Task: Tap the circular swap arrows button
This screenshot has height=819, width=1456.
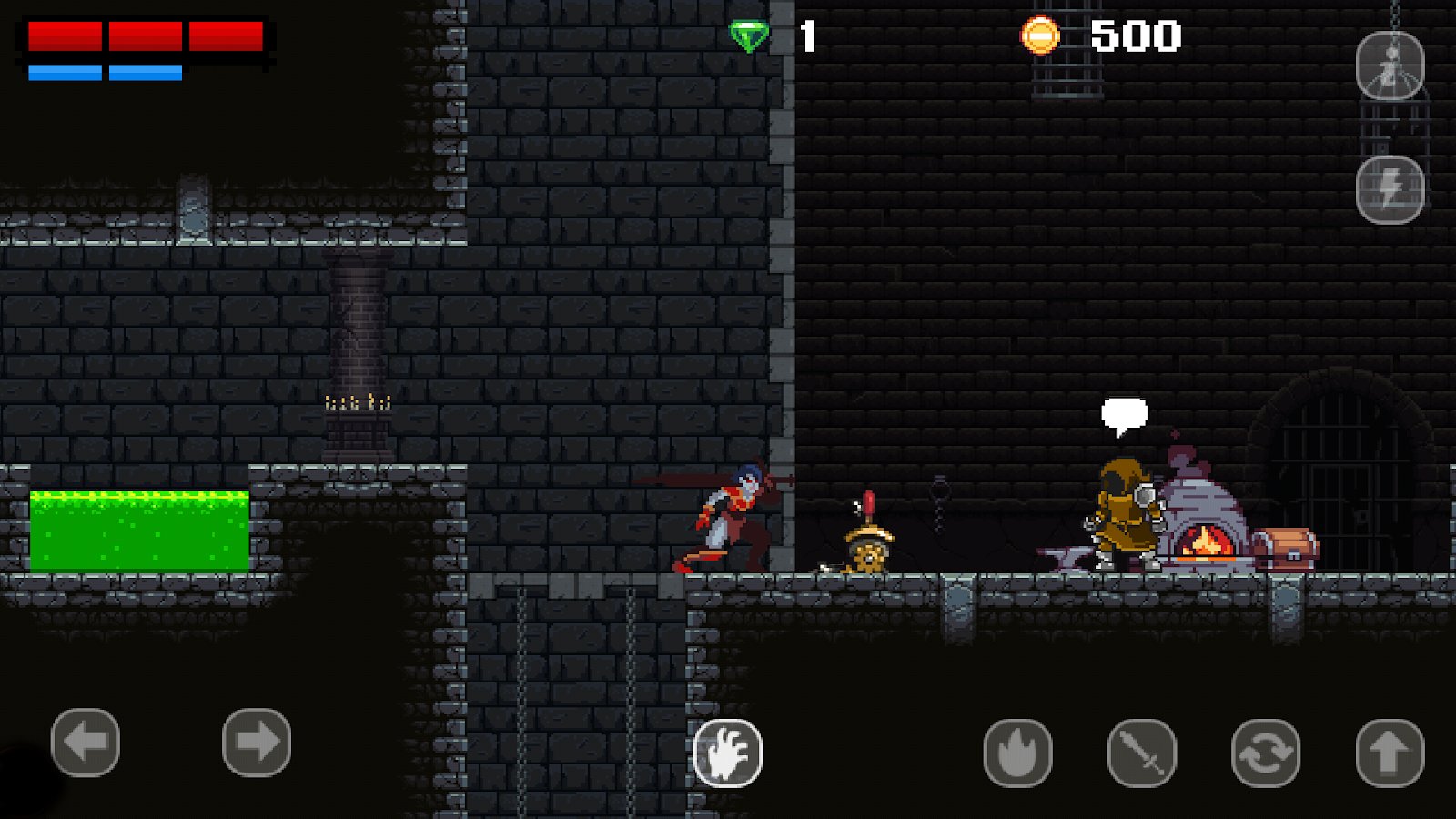Action: pyautogui.click(x=1265, y=753)
